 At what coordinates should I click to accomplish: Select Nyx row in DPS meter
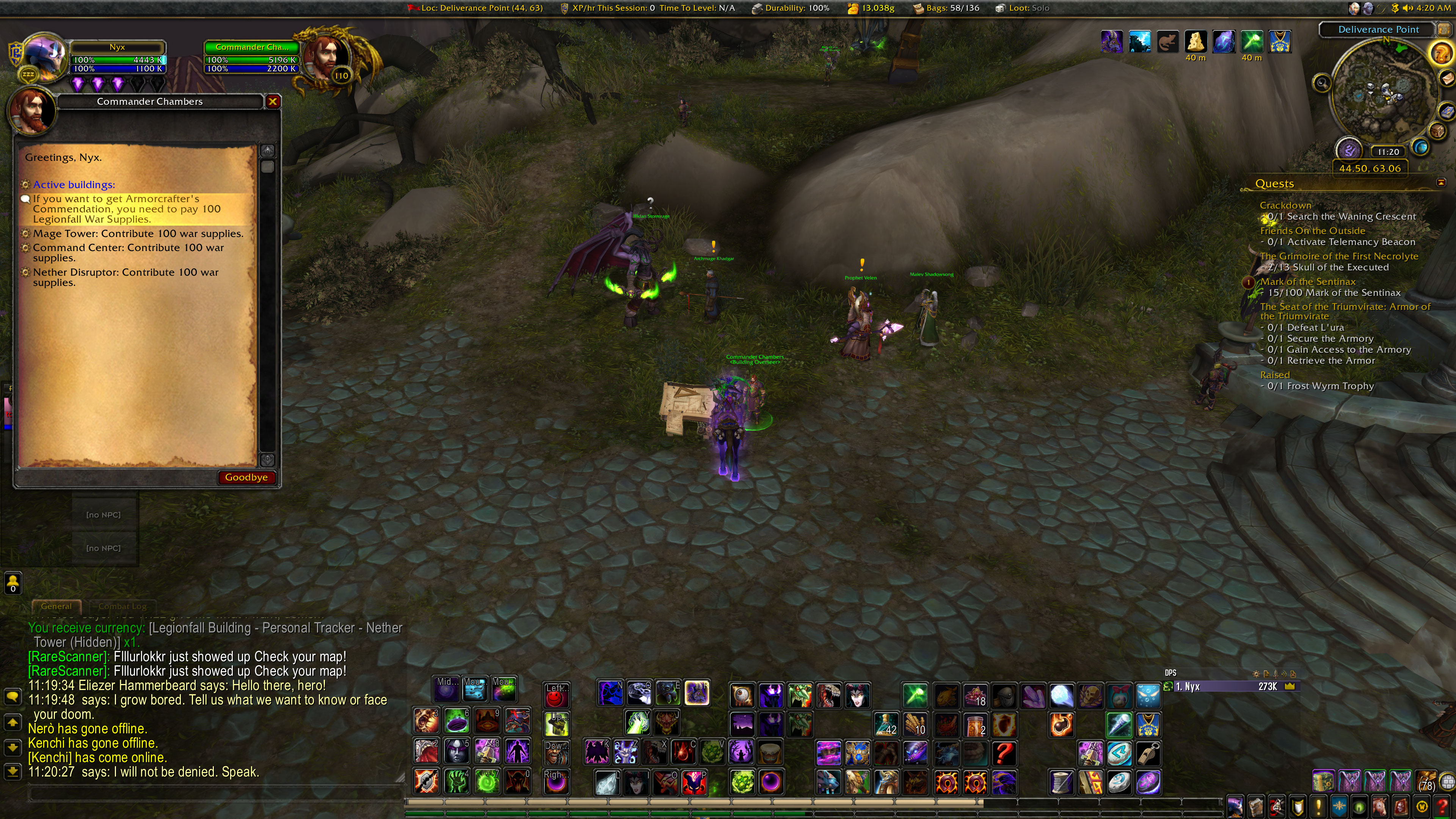[x=1232, y=686]
